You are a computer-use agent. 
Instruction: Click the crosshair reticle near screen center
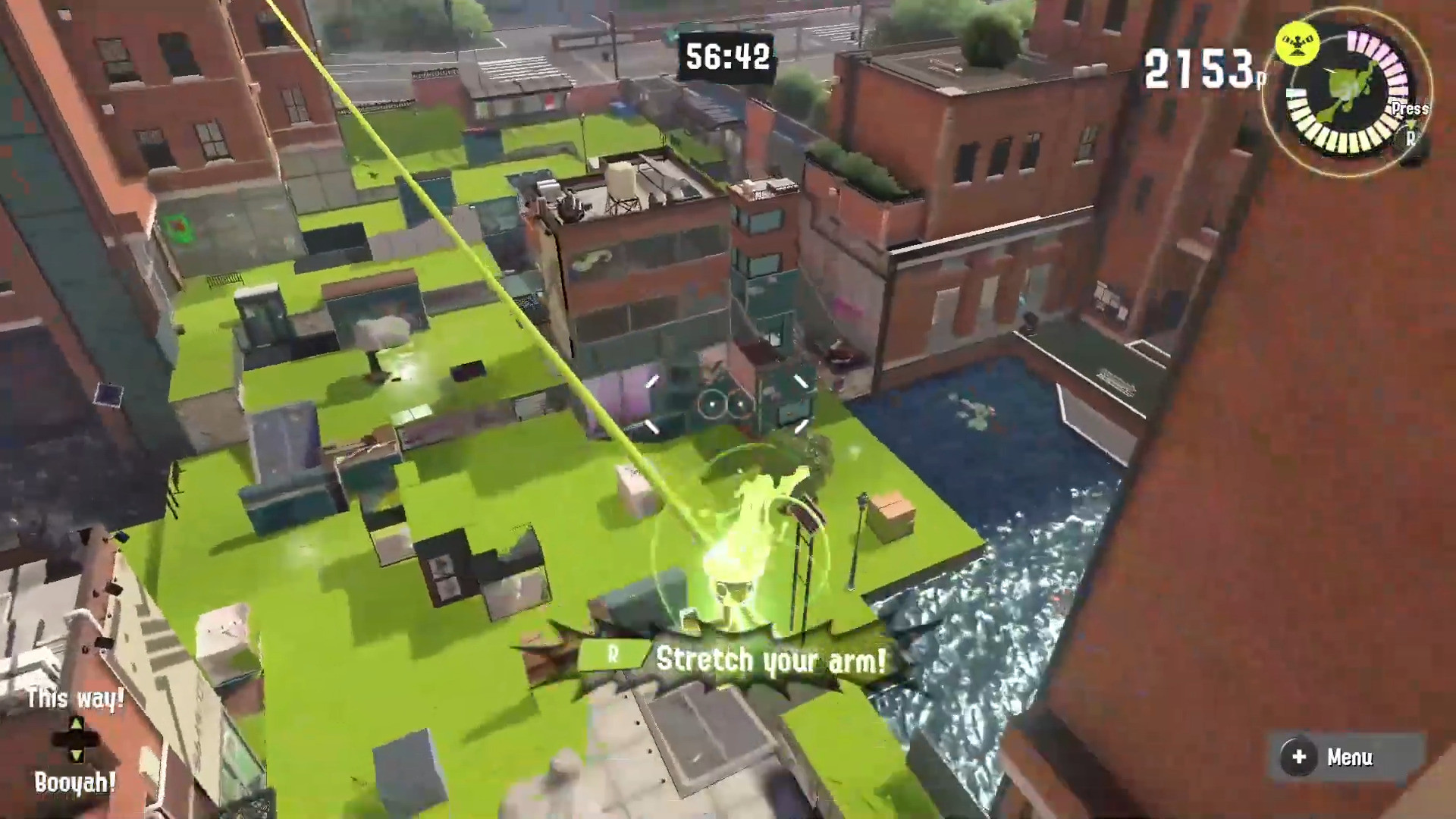tap(726, 406)
